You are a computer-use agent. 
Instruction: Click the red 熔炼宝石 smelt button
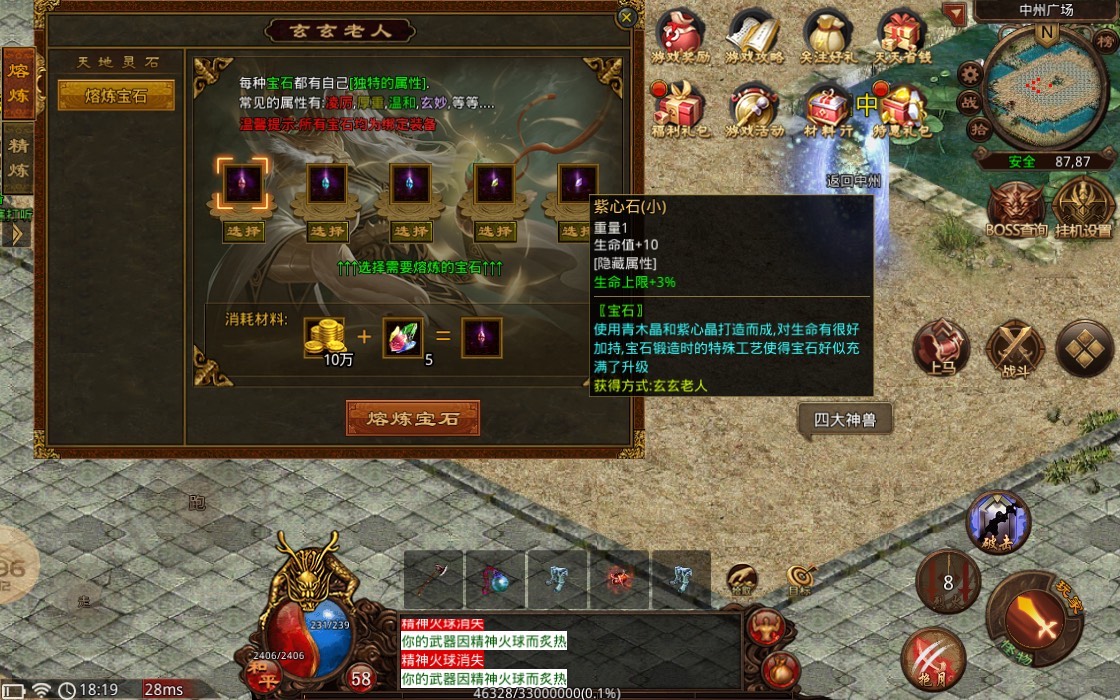tap(413, 418)
